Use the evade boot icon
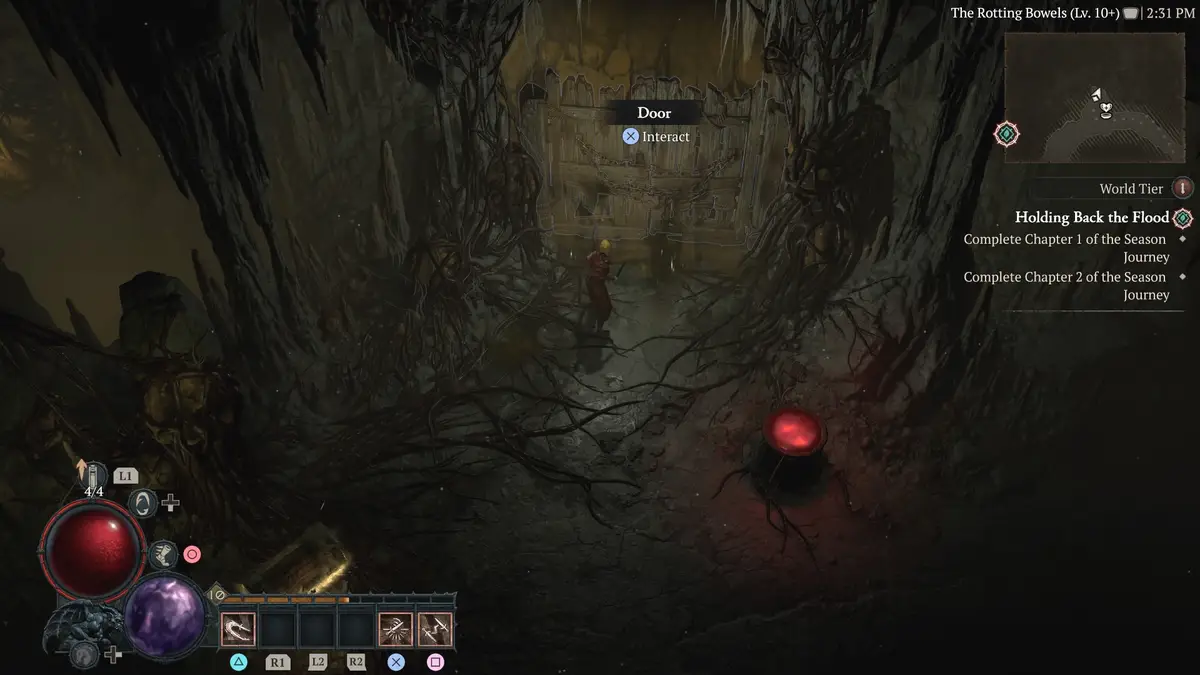The image size is (1200, 675). [x=162, y=553]
